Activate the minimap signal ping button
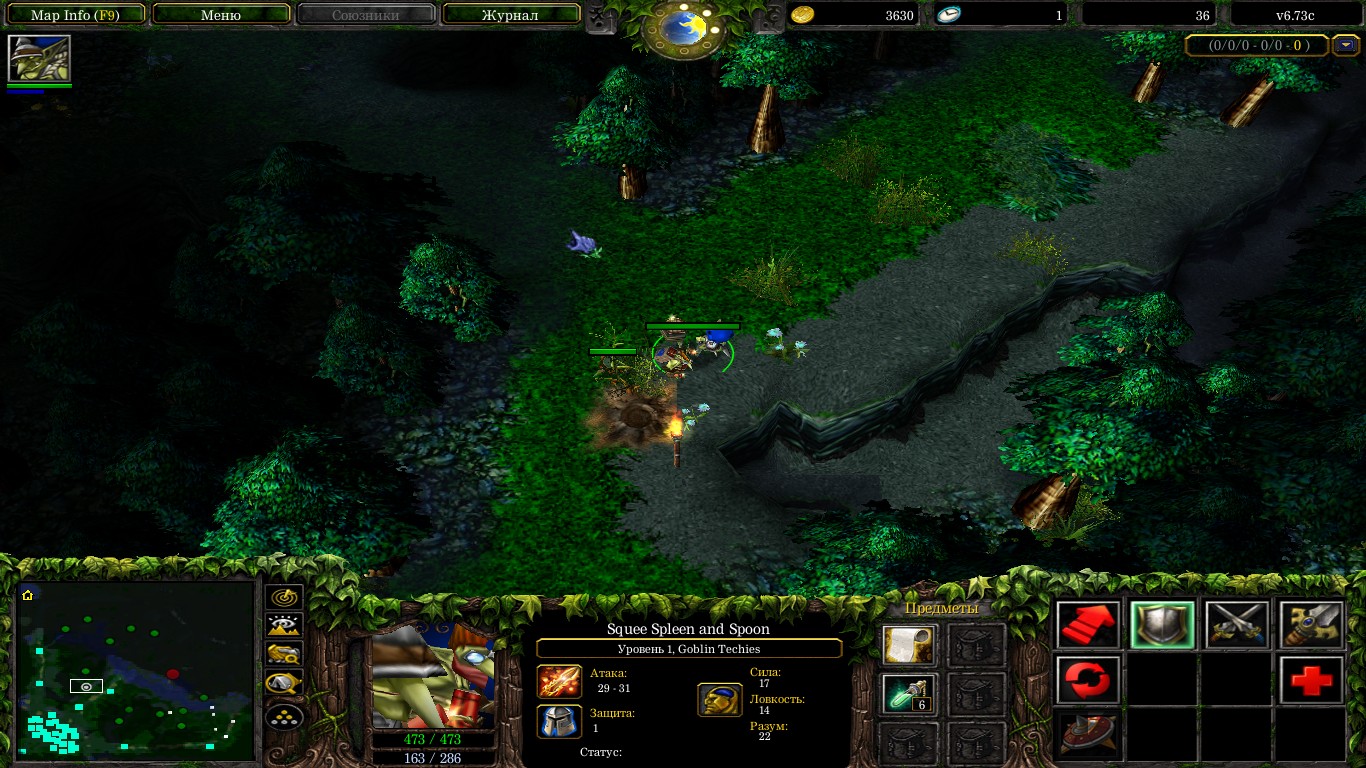Screen dimensions: 1366x768 tap(284, 599)
